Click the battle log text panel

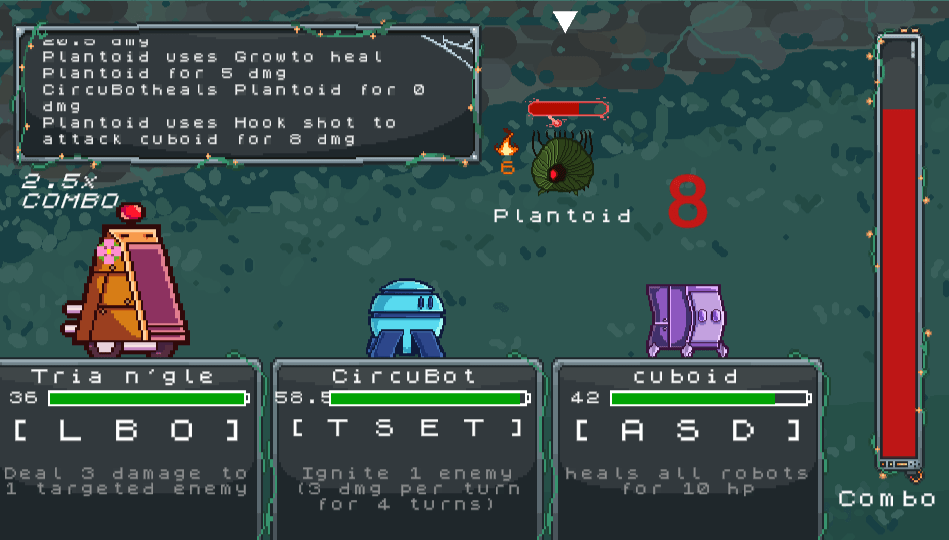coord(247,93)
